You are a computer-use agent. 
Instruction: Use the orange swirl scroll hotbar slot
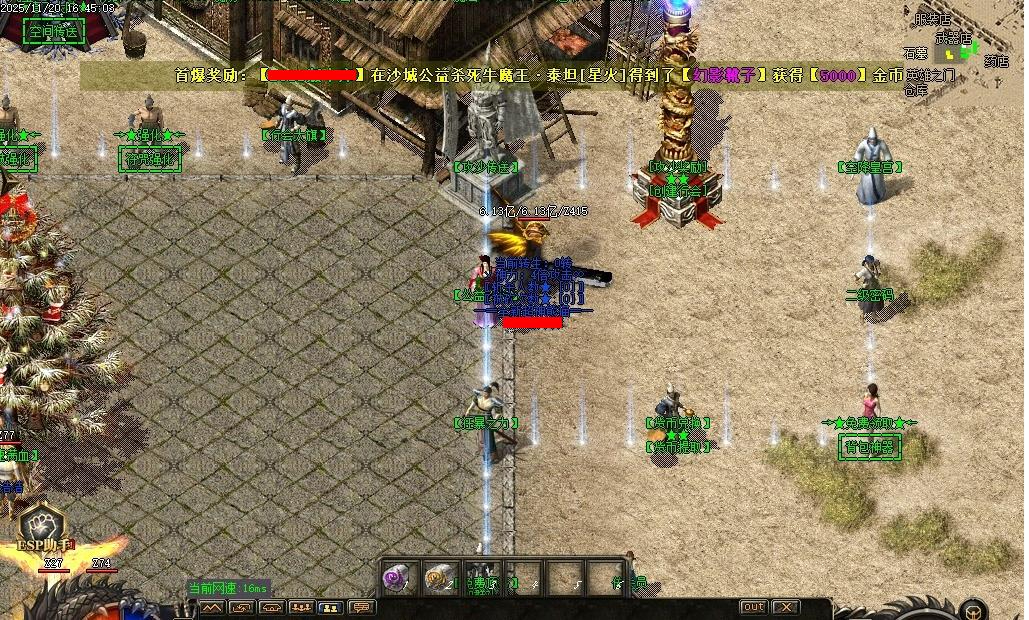(x=440, y=577)
